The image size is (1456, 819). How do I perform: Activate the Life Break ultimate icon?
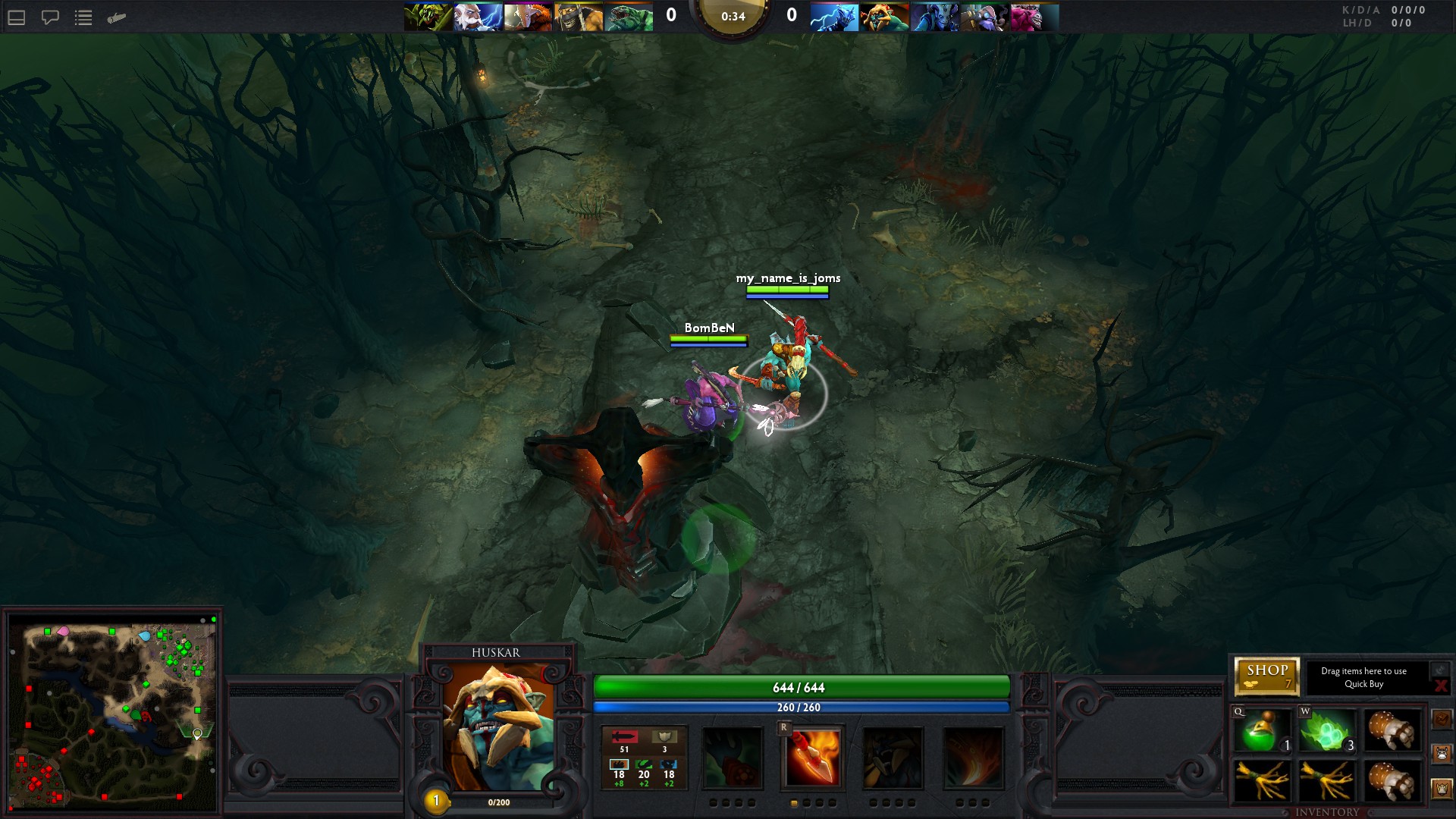point(973,758)
